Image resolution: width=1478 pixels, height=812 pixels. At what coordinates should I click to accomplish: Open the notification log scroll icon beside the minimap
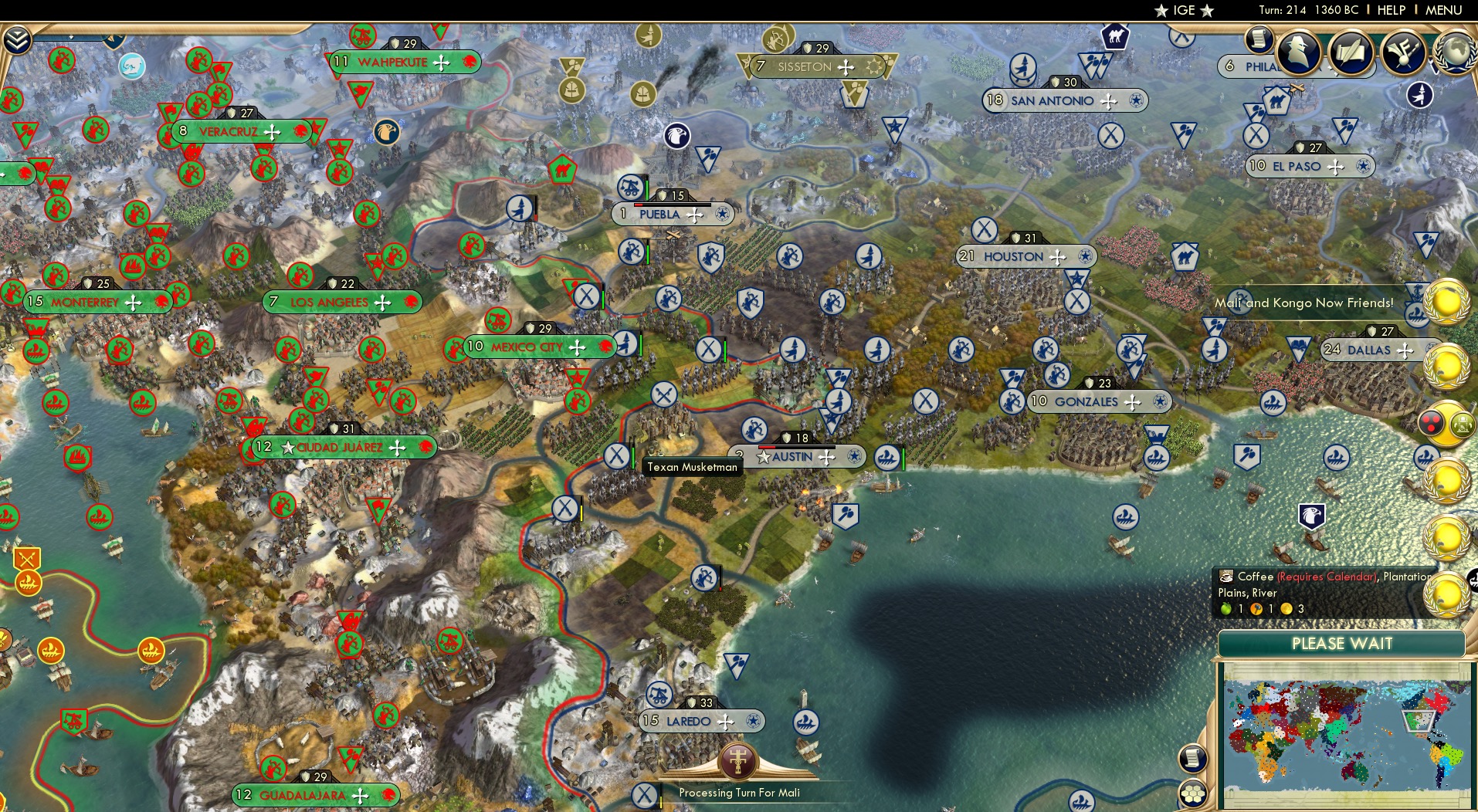pos(1194,758)
